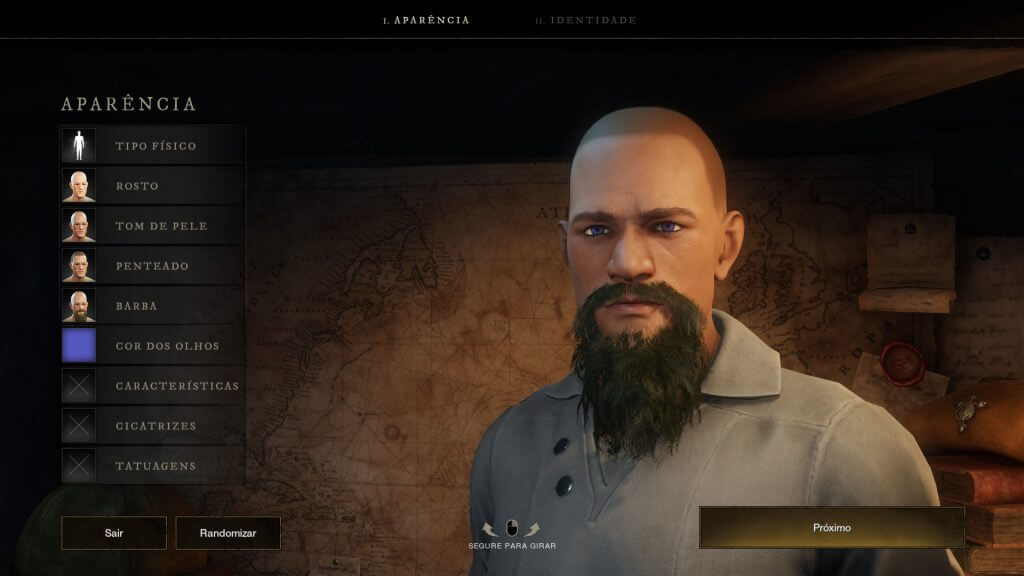
Task: Continue with the Próximo button
Action: coord(831,527)
